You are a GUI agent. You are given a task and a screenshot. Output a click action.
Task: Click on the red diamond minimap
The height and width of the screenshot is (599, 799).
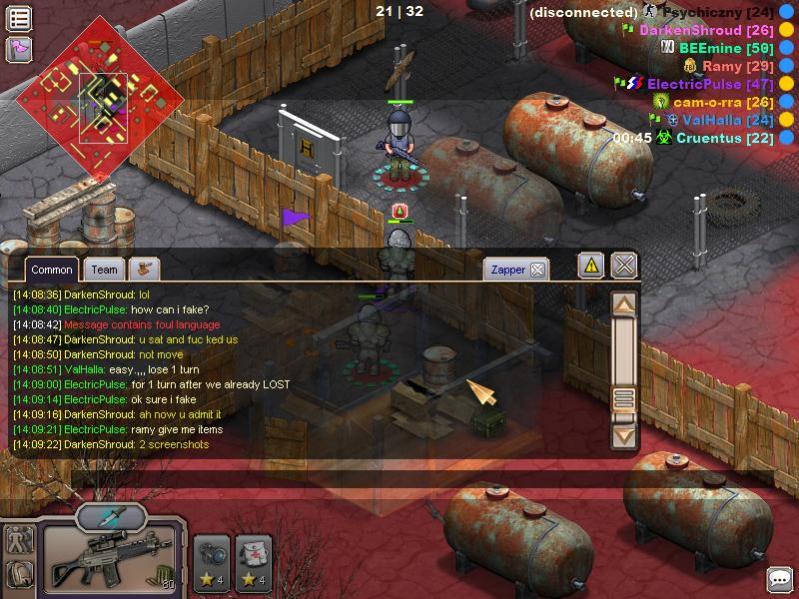[x=100, y=98]
